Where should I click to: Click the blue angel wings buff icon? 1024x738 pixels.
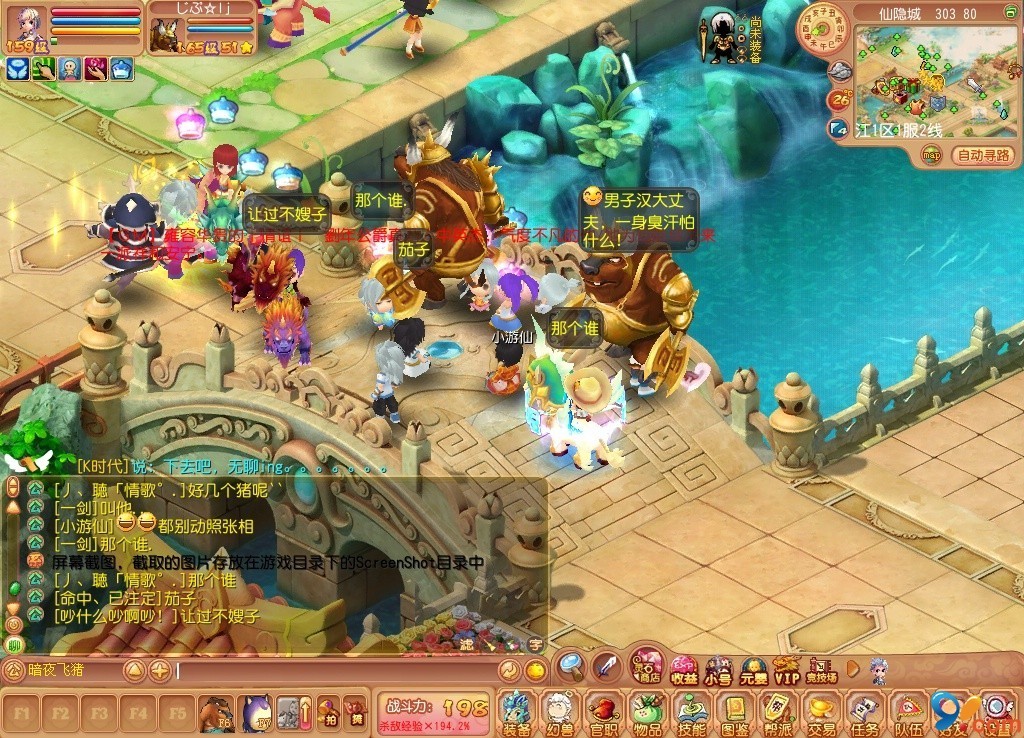(17, 68)
